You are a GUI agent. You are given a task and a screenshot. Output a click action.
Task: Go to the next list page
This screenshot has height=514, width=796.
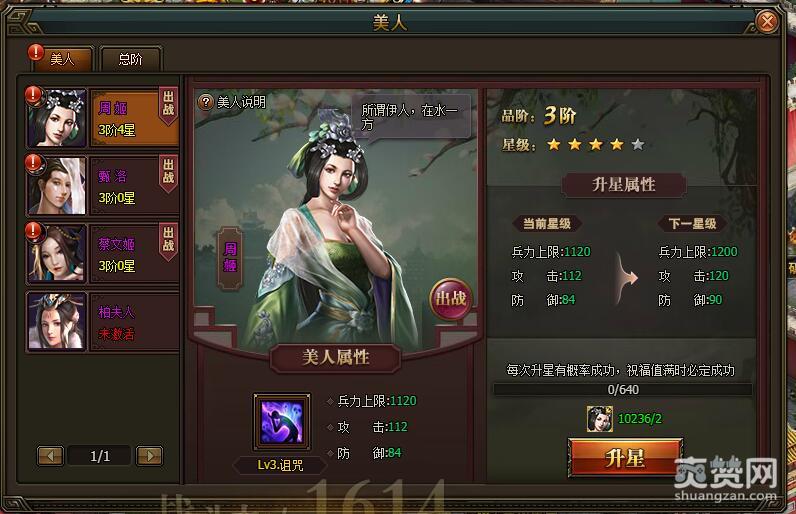[x=149, y=456]
